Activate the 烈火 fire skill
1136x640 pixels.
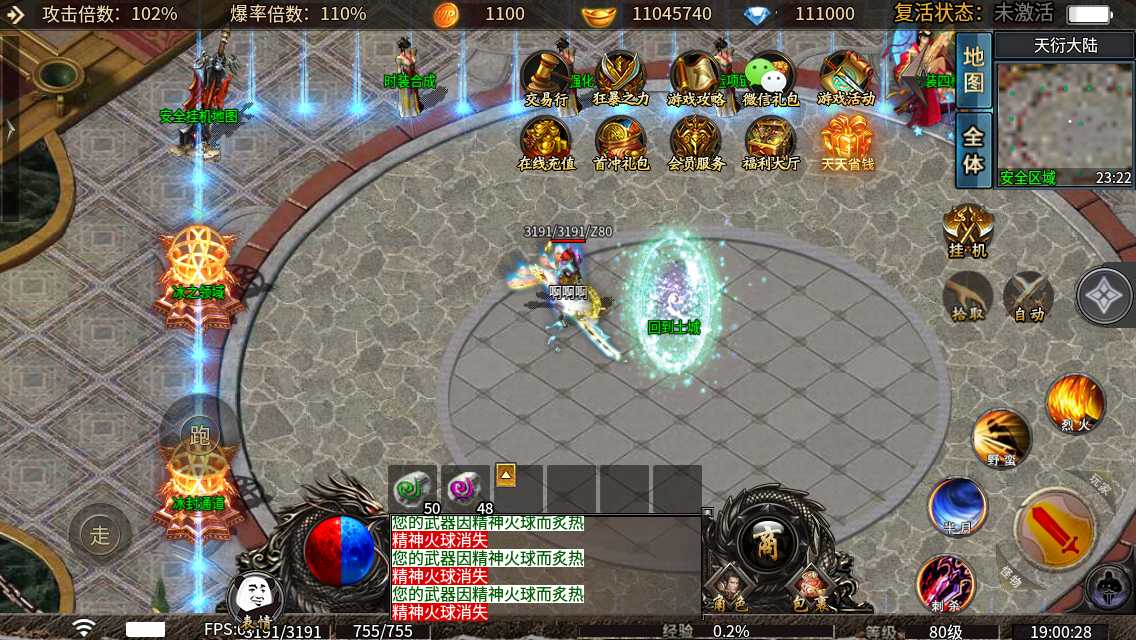(1075, 402)
